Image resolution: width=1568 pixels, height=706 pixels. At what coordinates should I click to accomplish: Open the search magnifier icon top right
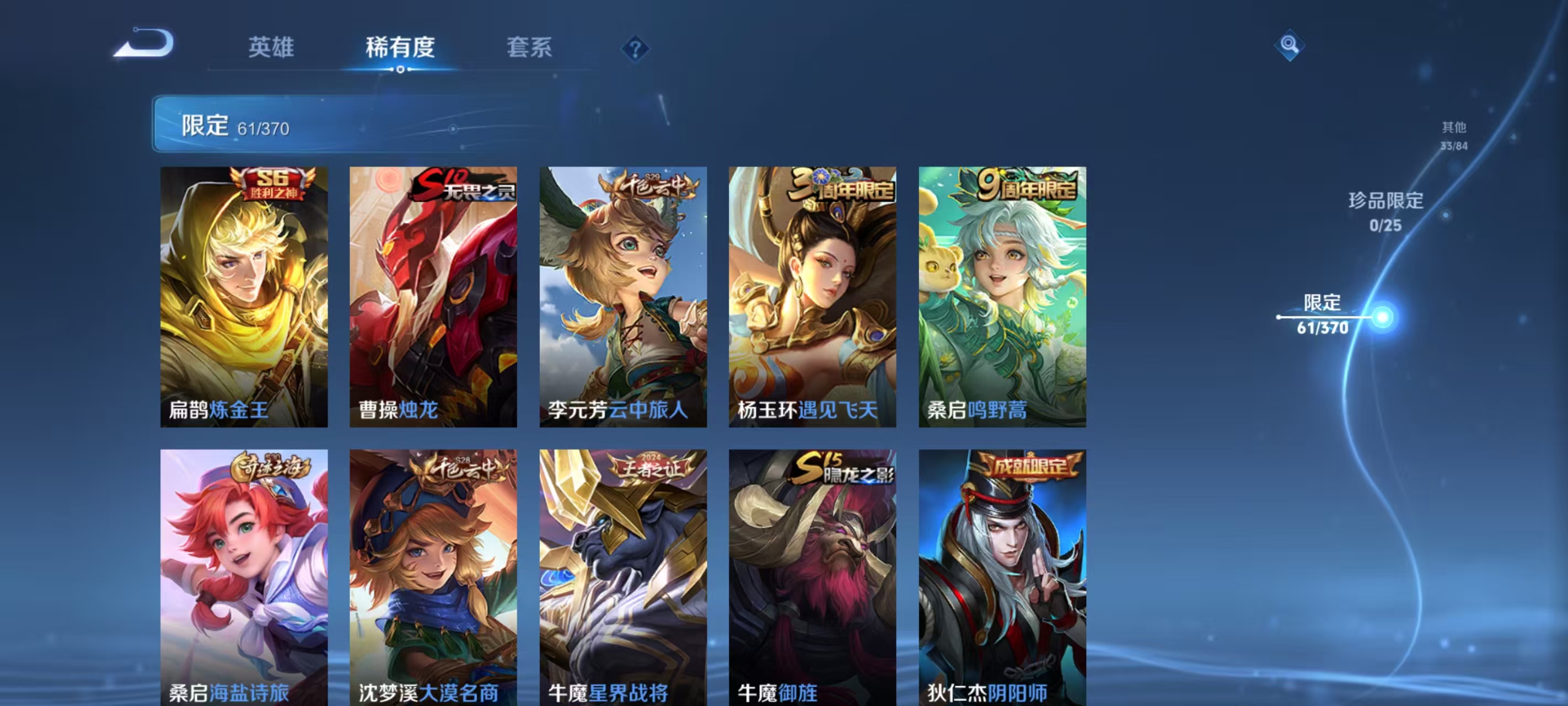pyautogui.click(x=1289, y=46)
